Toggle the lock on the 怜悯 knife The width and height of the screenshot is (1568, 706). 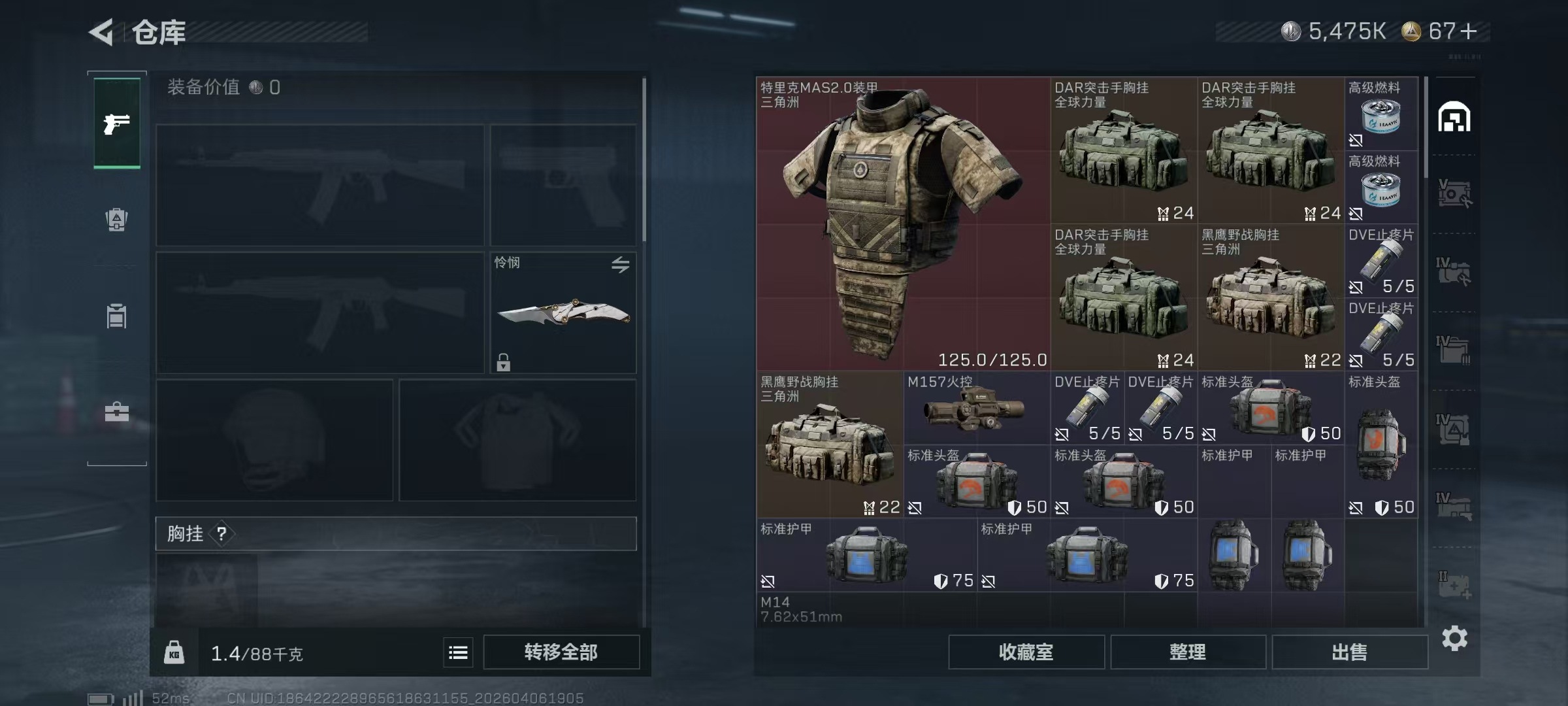click(502, 361)
